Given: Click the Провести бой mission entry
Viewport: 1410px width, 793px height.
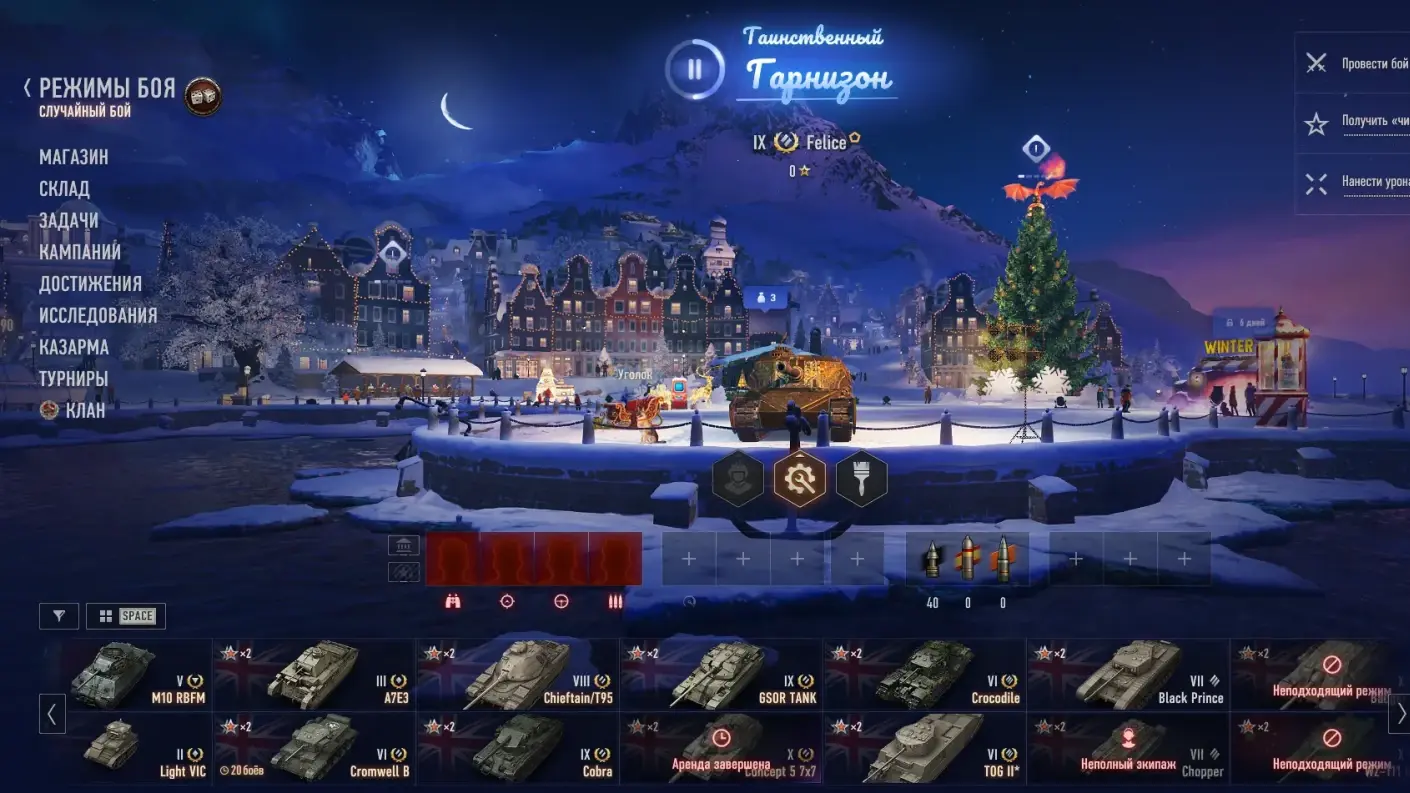Looking at the screenshot, I should (x=1370, y=63).
